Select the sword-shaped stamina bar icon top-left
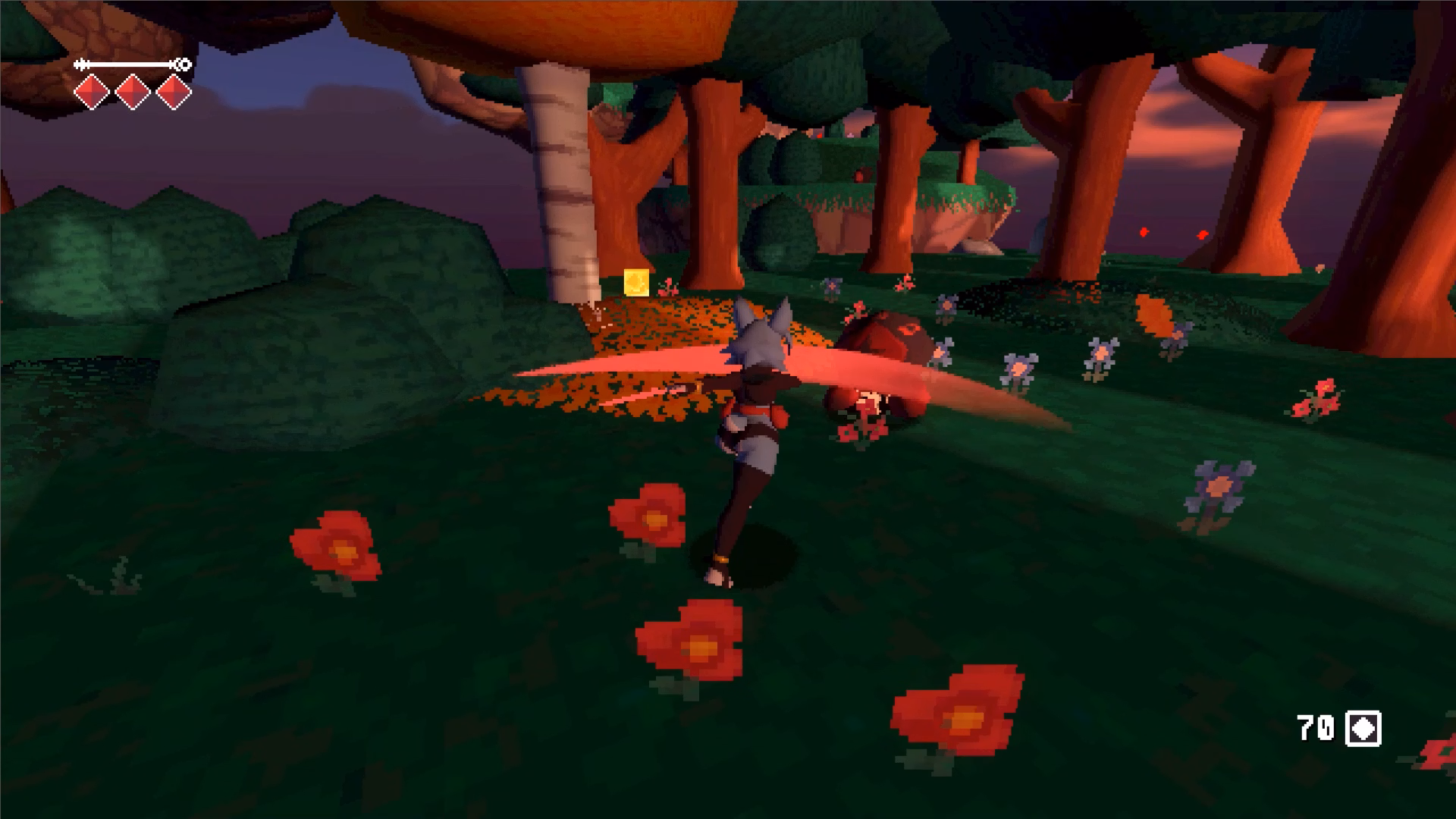1456x819 pixels. [x=129, y=65]
